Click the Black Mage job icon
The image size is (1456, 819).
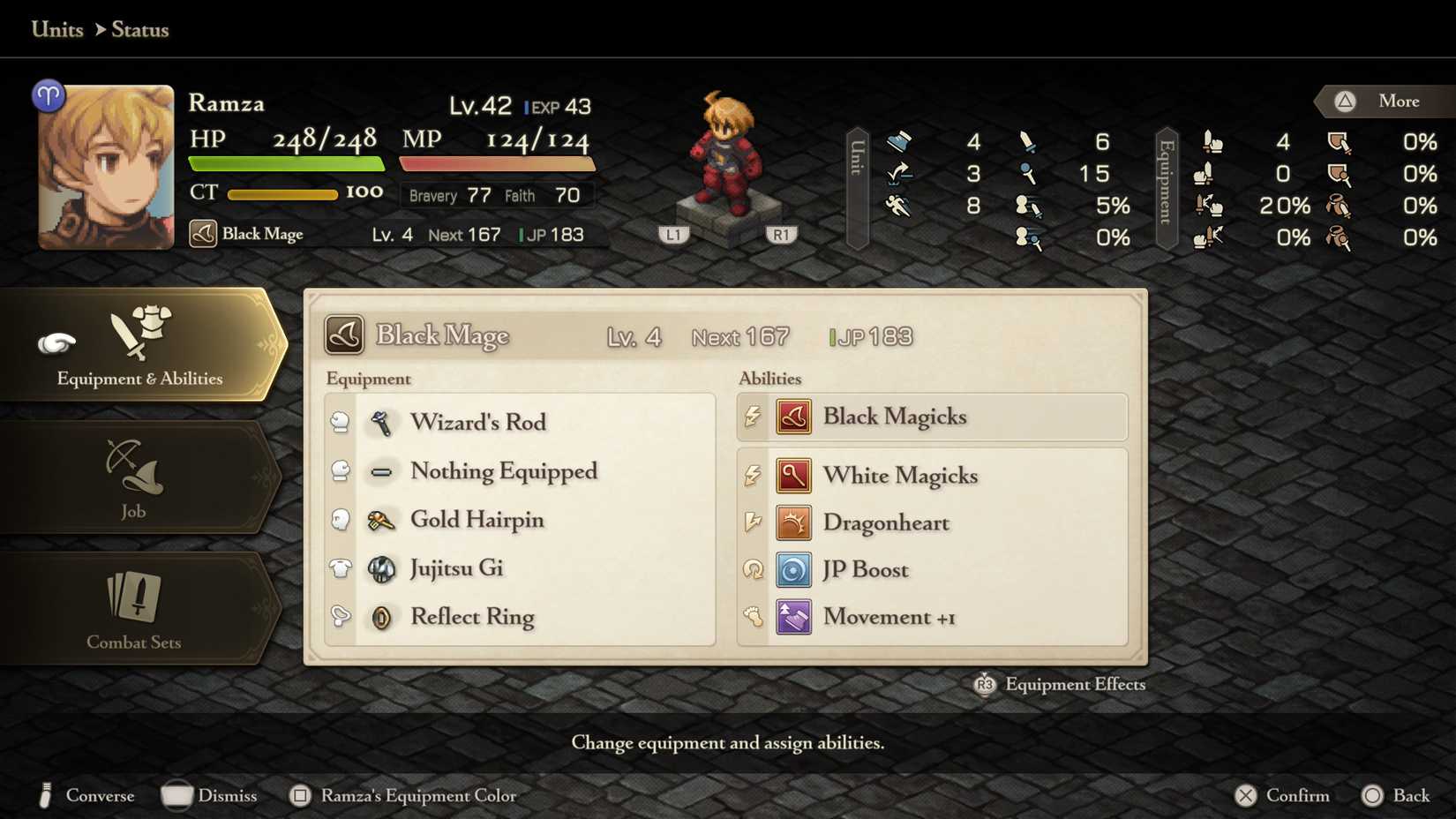203,234
